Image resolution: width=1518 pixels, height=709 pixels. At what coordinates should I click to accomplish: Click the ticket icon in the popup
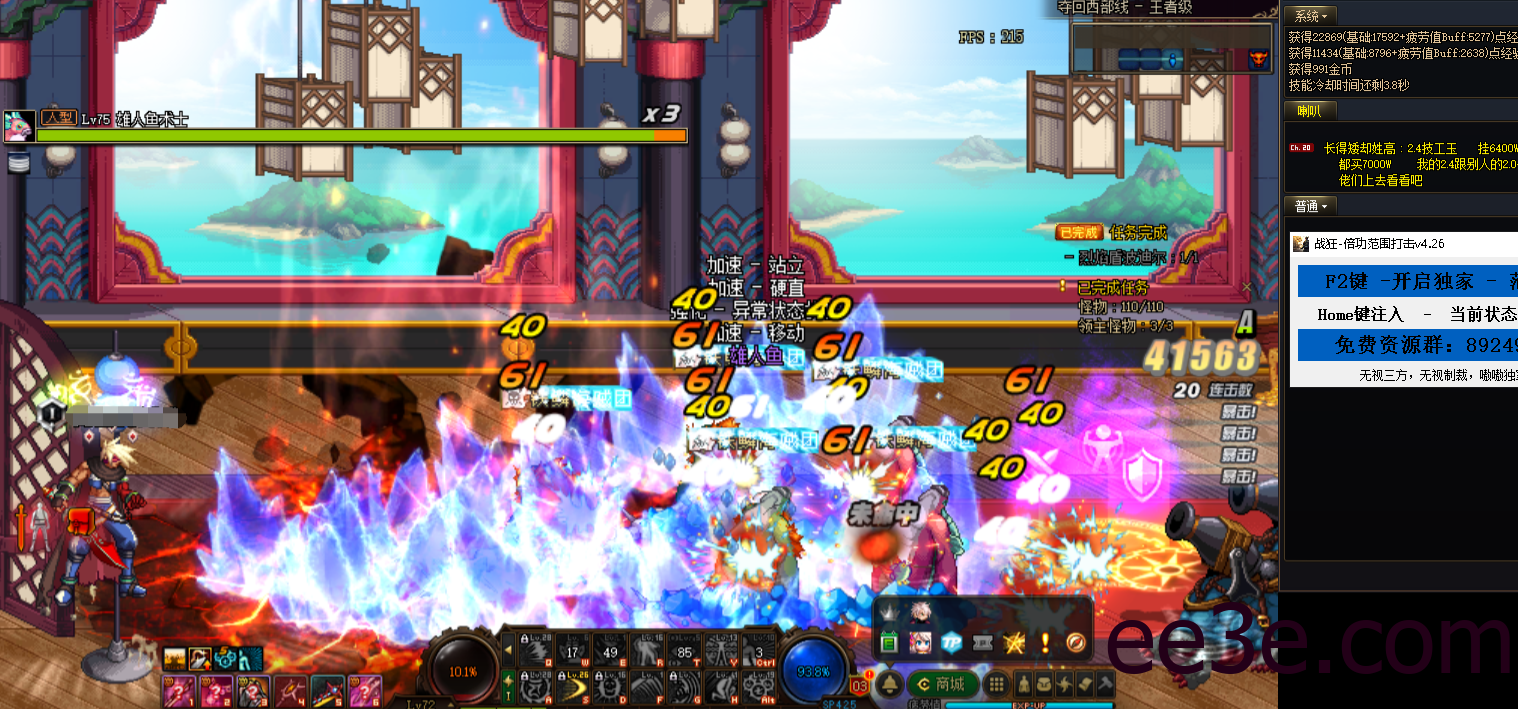(x=983, y=643)
